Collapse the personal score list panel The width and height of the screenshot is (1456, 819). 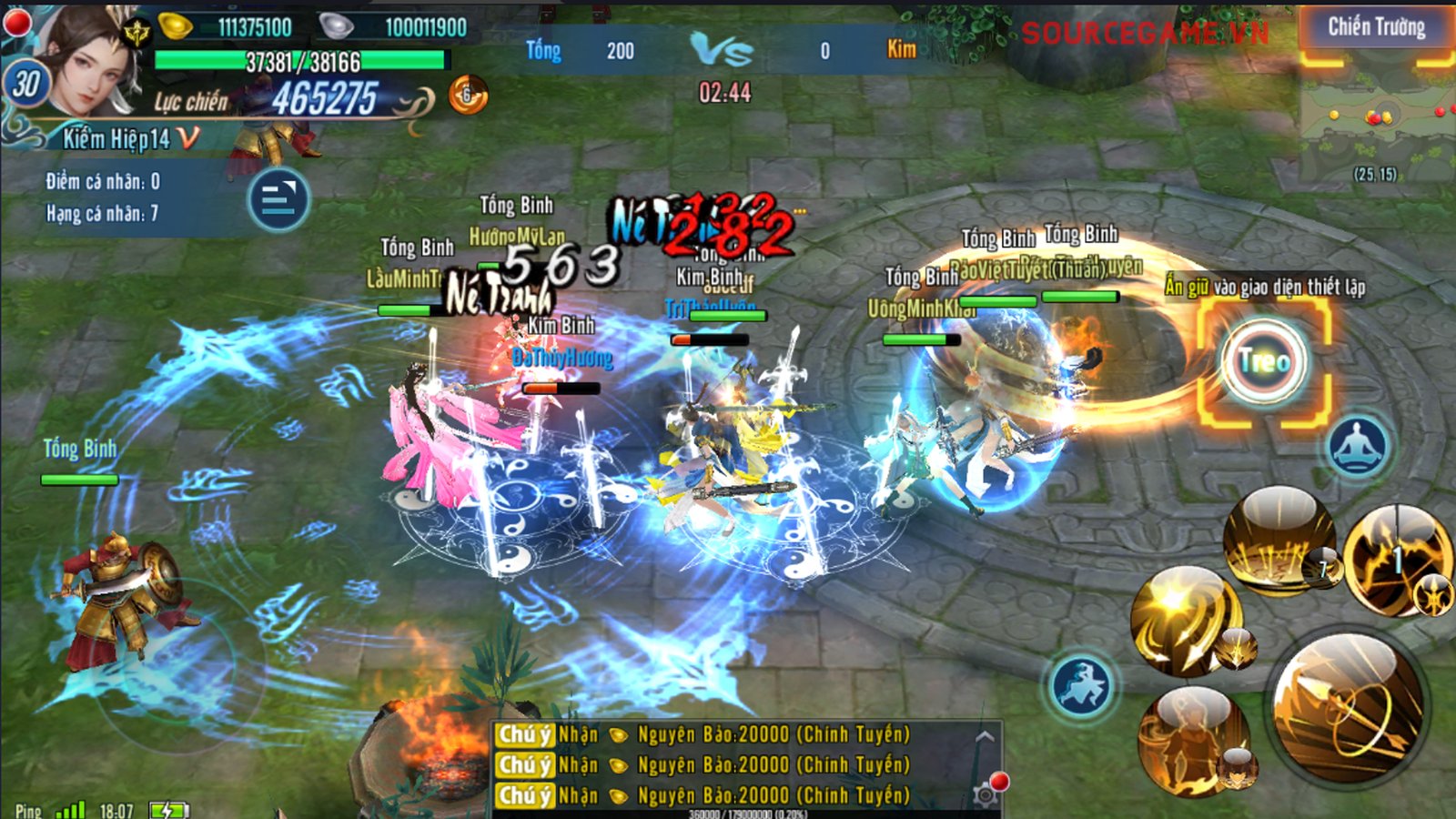click(278, 199)
